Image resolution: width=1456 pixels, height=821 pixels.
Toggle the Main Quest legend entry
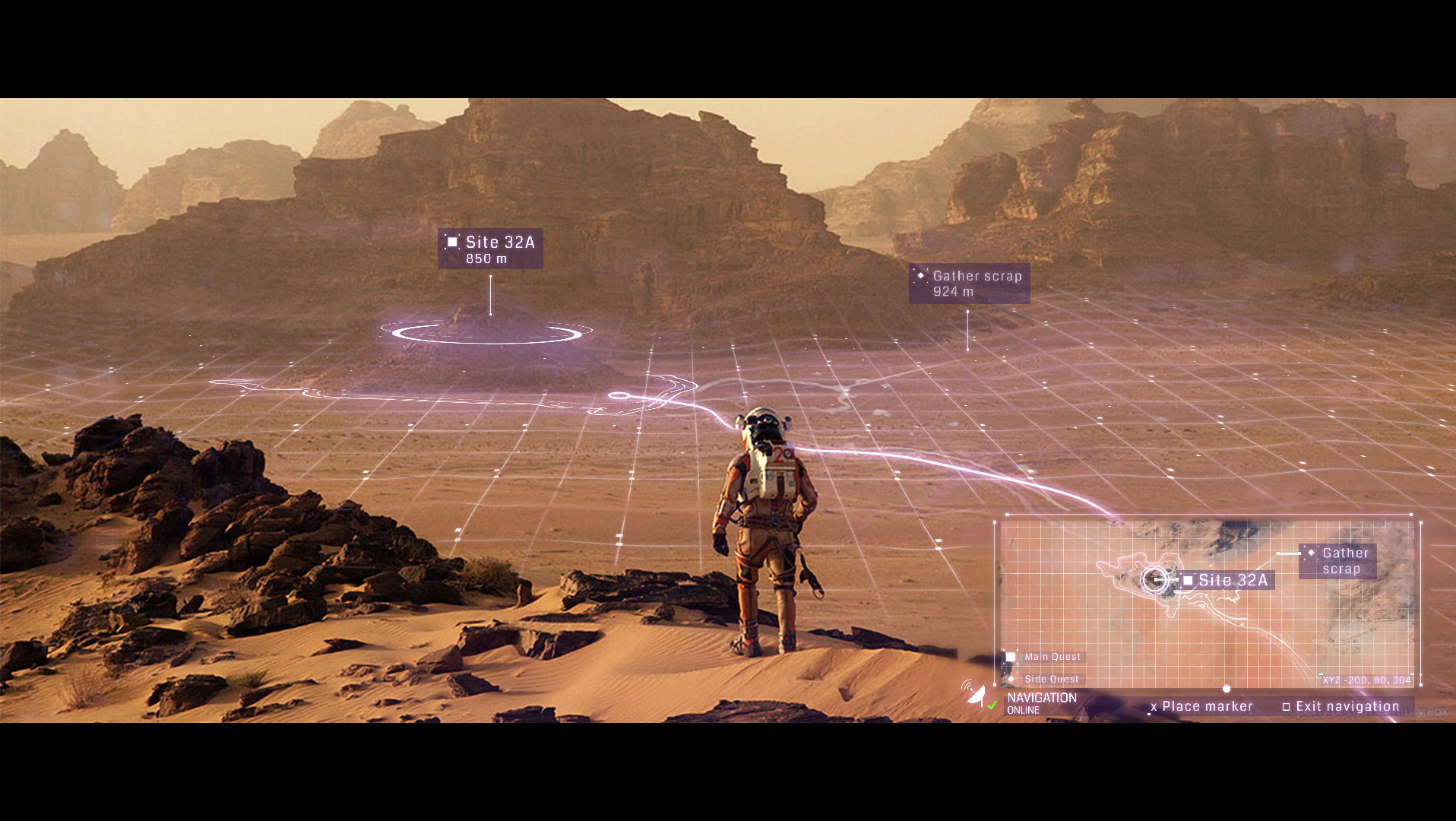click(x=1044, y=657)
